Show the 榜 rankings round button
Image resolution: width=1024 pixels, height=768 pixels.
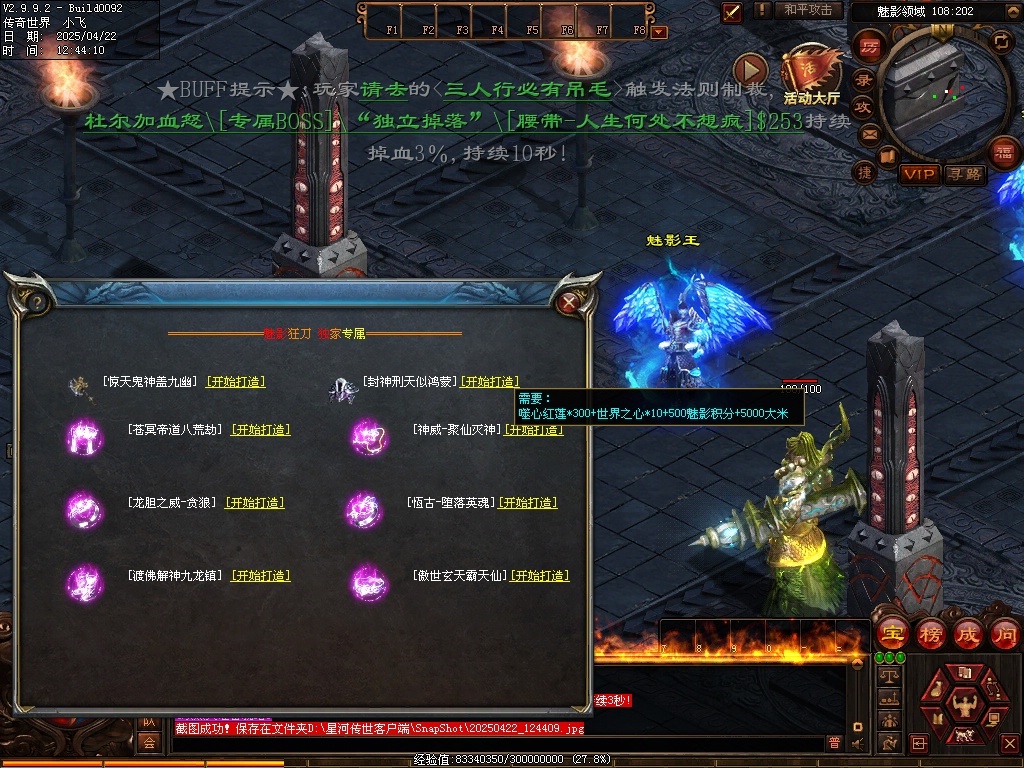coord(930,633)
